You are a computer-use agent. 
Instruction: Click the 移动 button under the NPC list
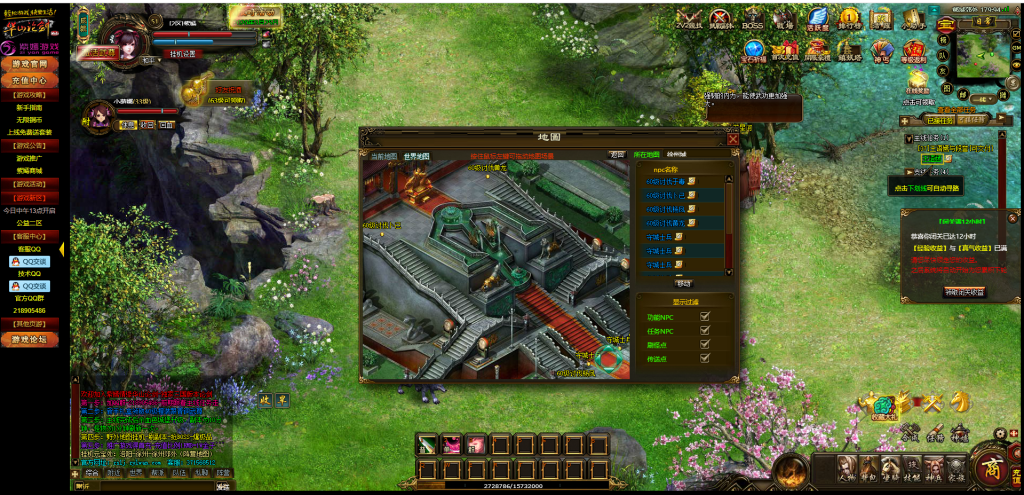tap(683, 284)
